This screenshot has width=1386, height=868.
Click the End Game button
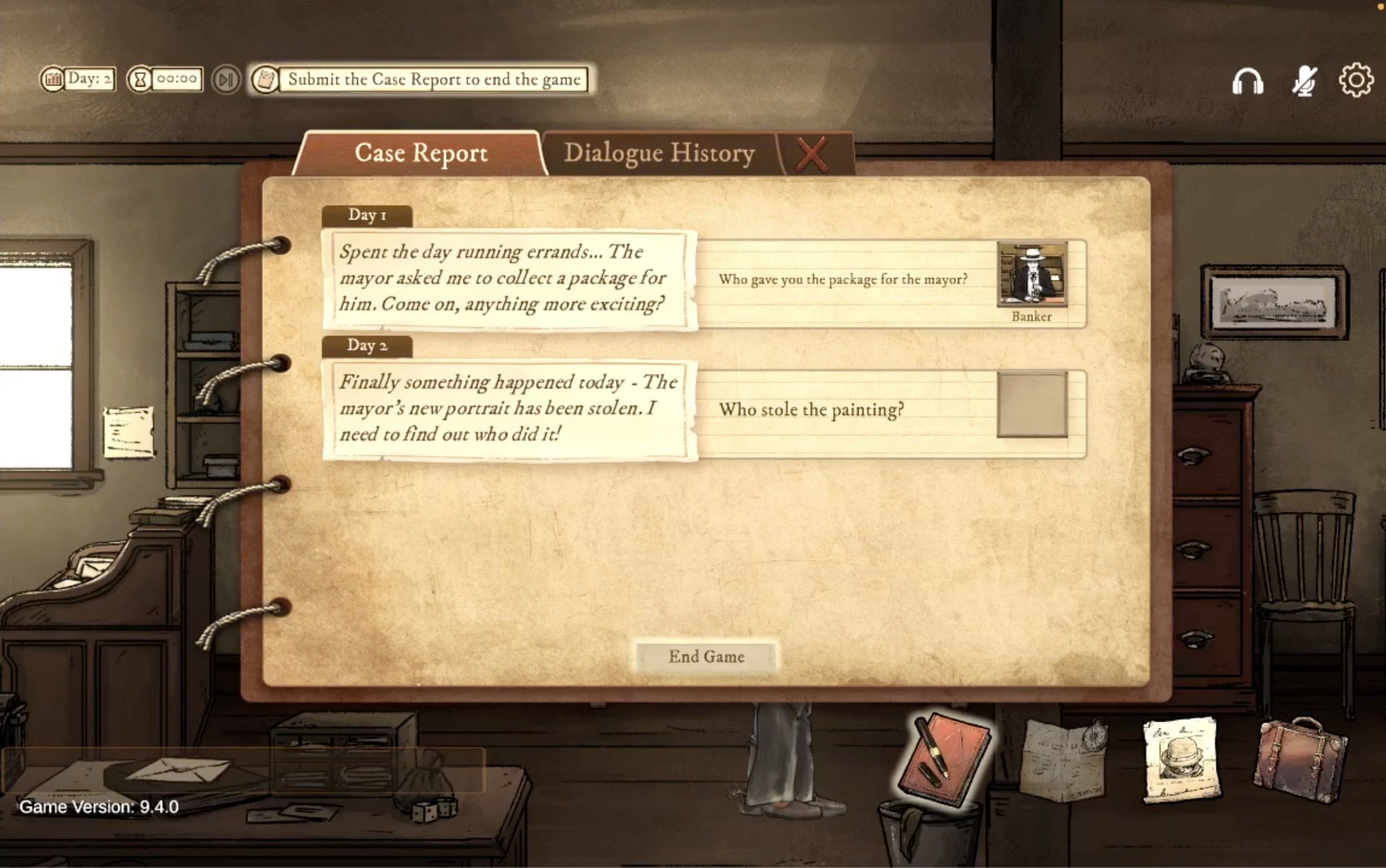pos(705,656)
